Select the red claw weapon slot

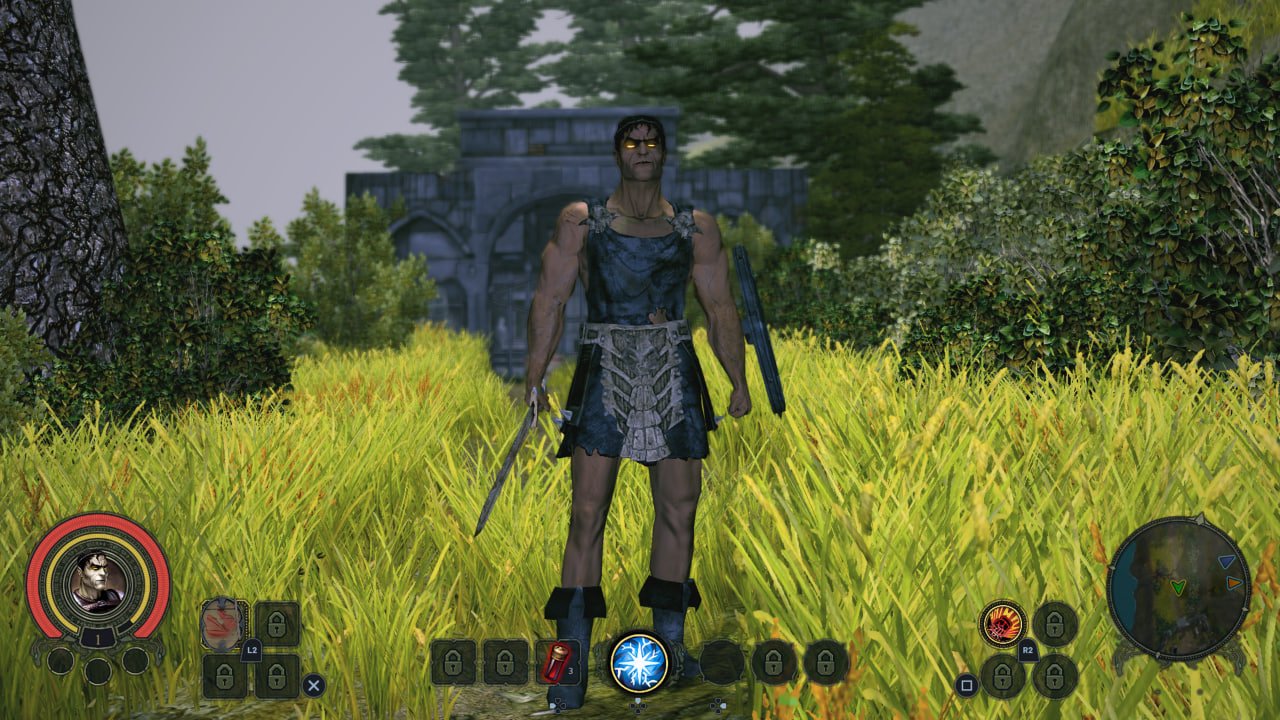(x=224, y=624)
